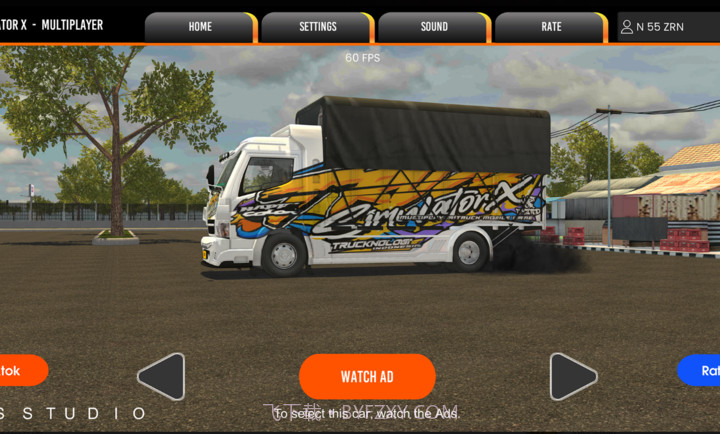Tap the orange WATCH AD button

point(367,377)
